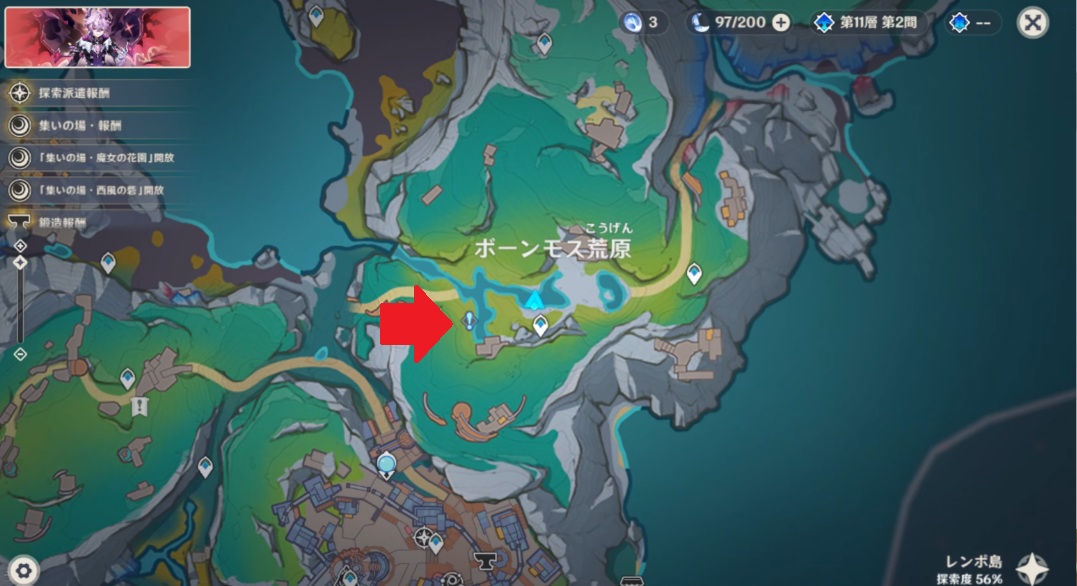Close the map with the X button
1077x586 pixels.
[x=1032, y=22]
